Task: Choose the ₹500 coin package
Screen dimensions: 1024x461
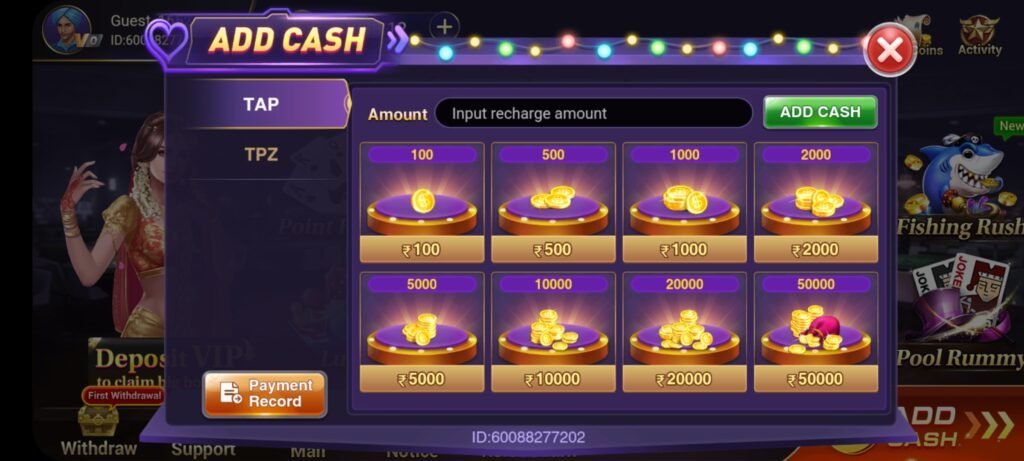Action: (553, 203)
